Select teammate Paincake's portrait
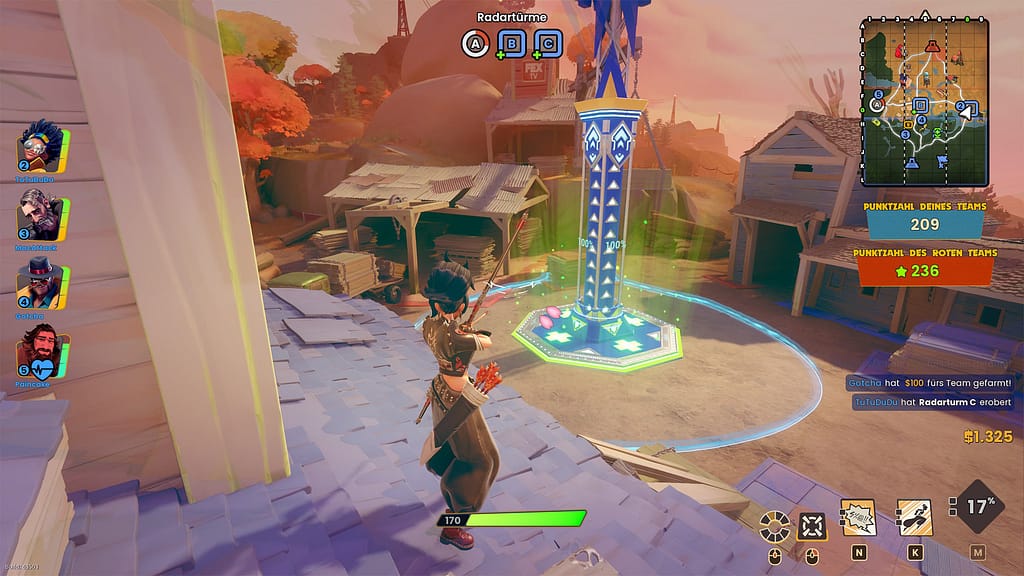 pos(42,353)
